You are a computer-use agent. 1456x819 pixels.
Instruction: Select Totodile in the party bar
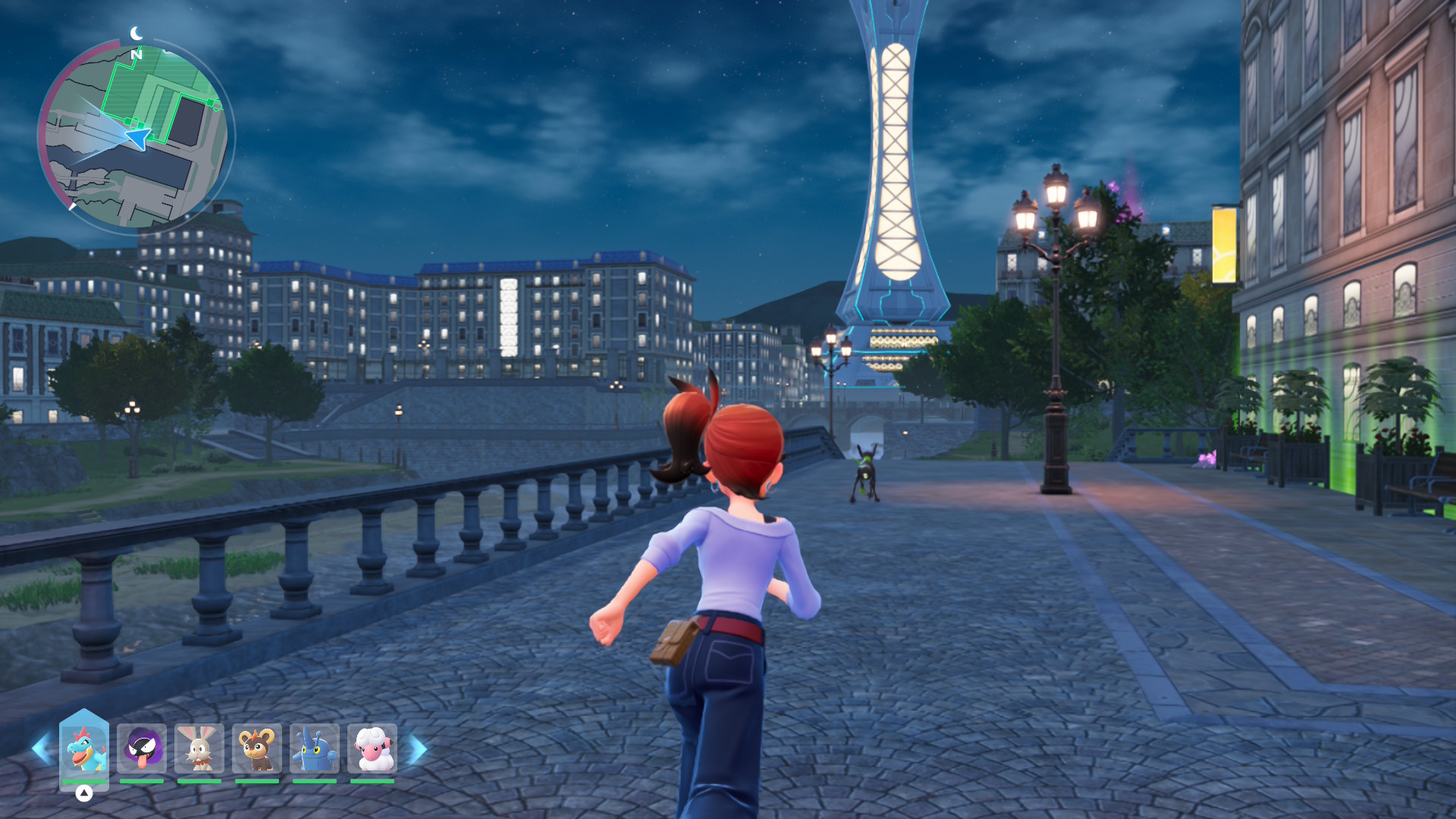click(84, 749)
